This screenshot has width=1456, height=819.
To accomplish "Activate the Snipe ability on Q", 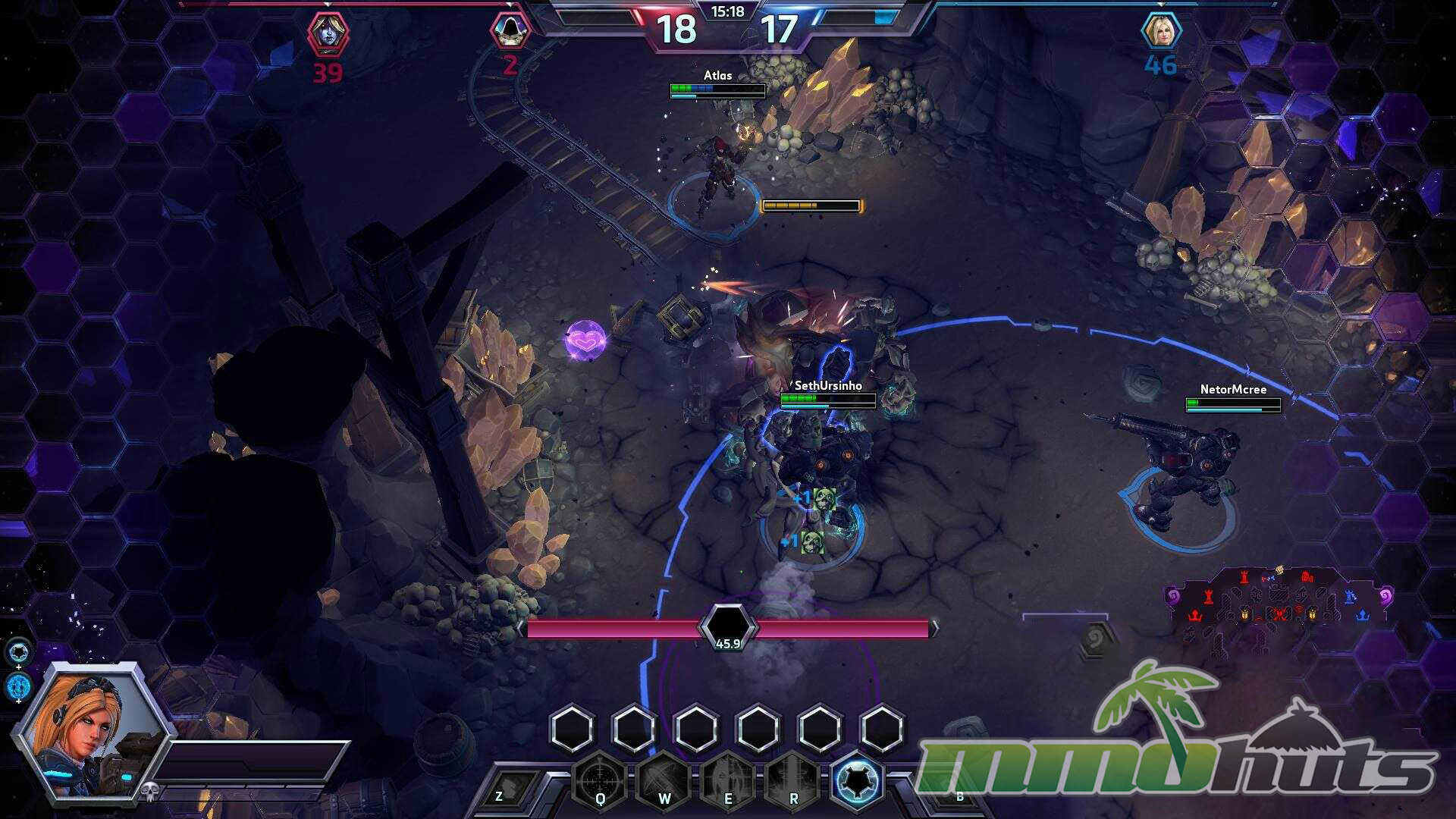I will tap(600, 781).
